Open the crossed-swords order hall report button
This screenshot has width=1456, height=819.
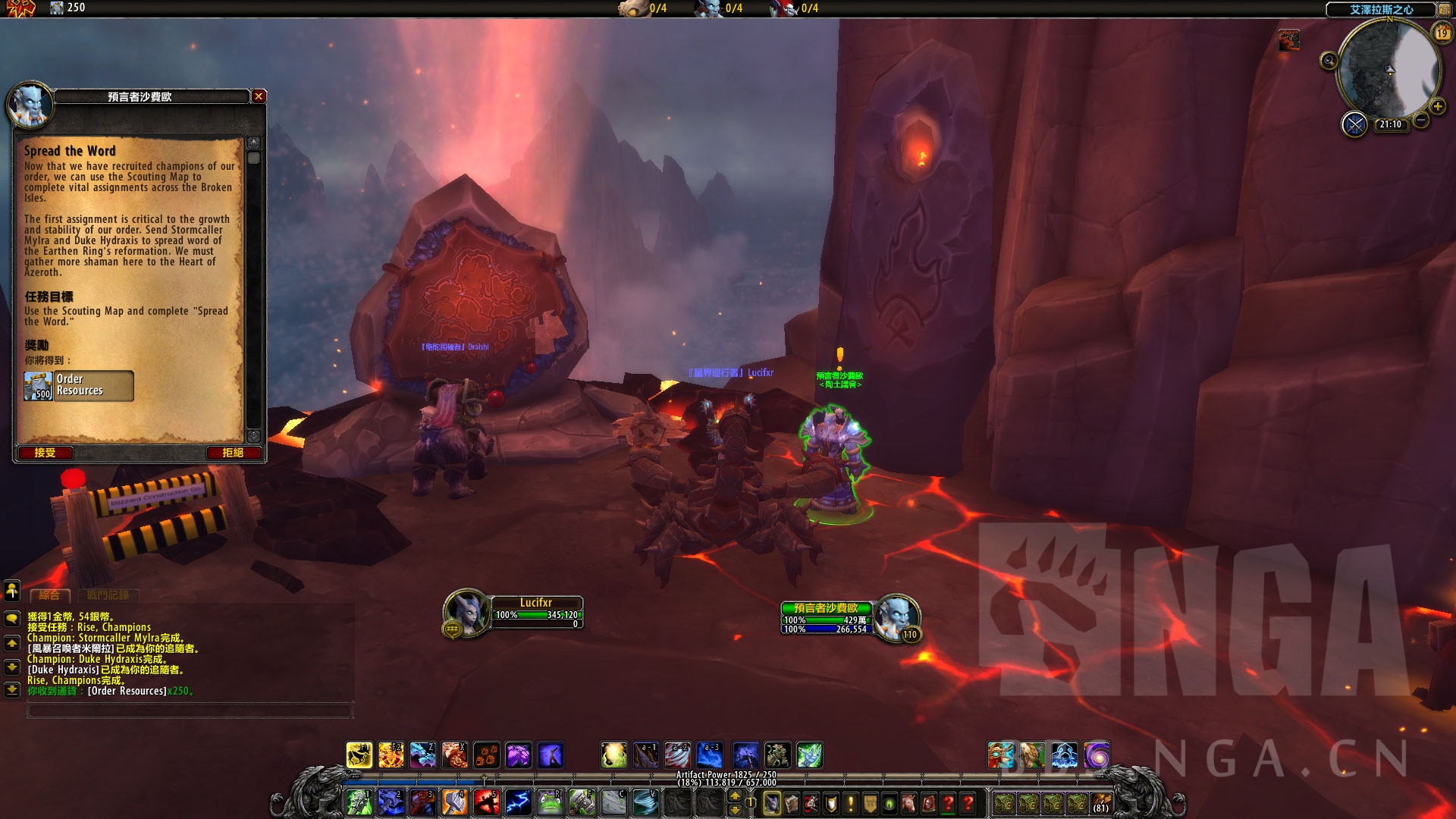[x=1354, y=124]
